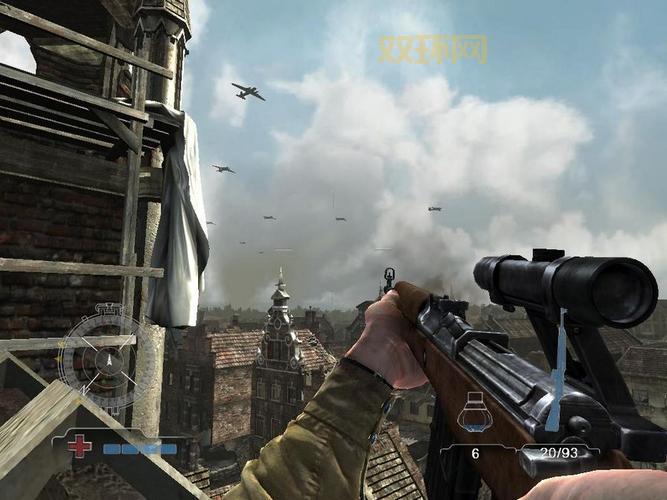Click the red cross health icon

click(80, 446)
